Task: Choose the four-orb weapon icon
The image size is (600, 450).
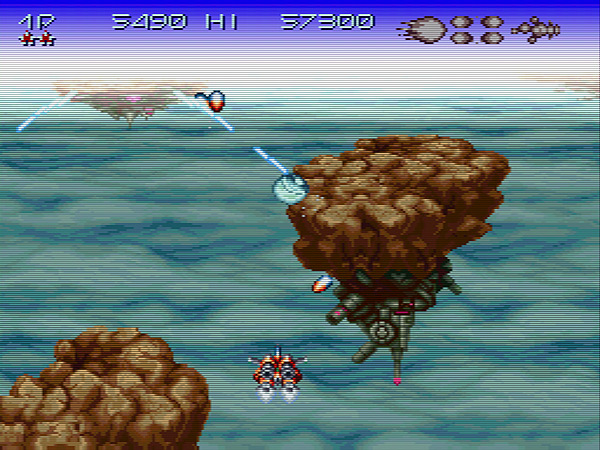Action: tap(477, 28)
